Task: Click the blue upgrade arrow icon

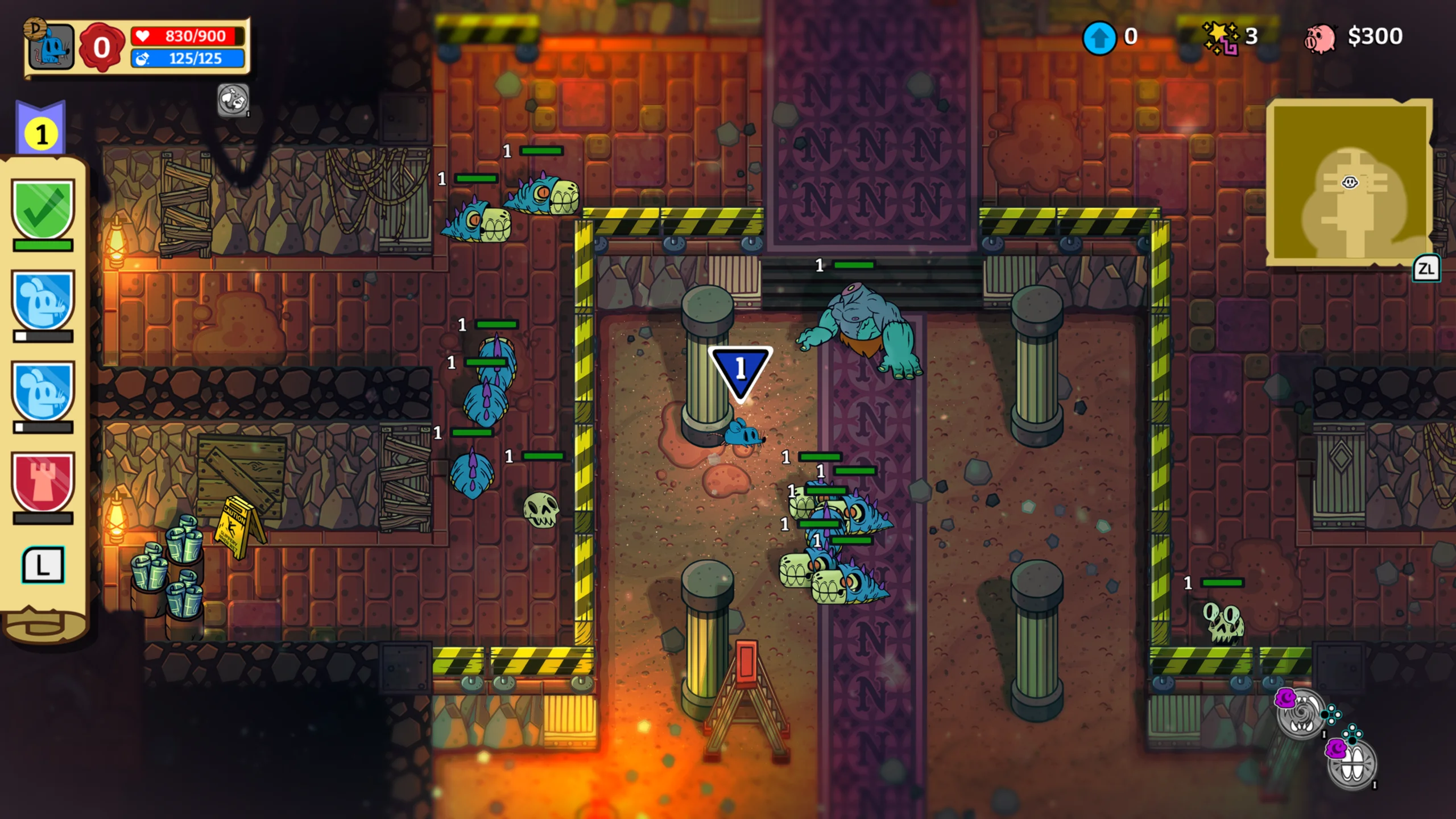Action: [x=1099, y=38]
